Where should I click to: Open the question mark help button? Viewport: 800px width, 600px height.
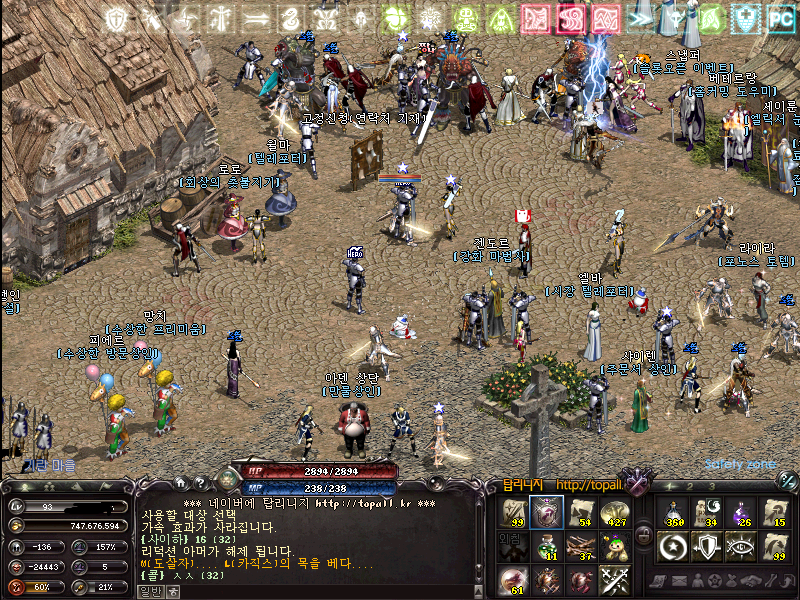point(200,482)
